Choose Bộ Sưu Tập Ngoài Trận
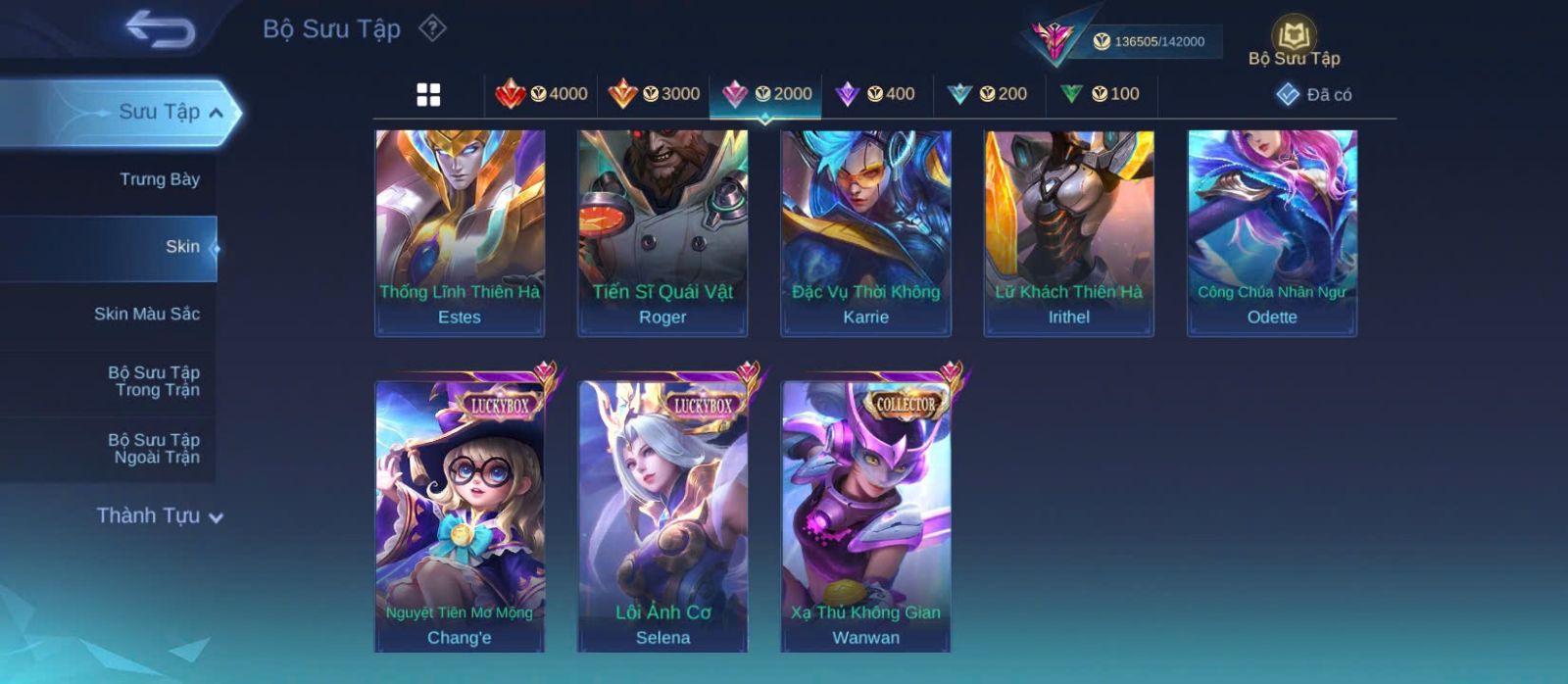This screenshot has height=684, width=1568. pos(154,449)
